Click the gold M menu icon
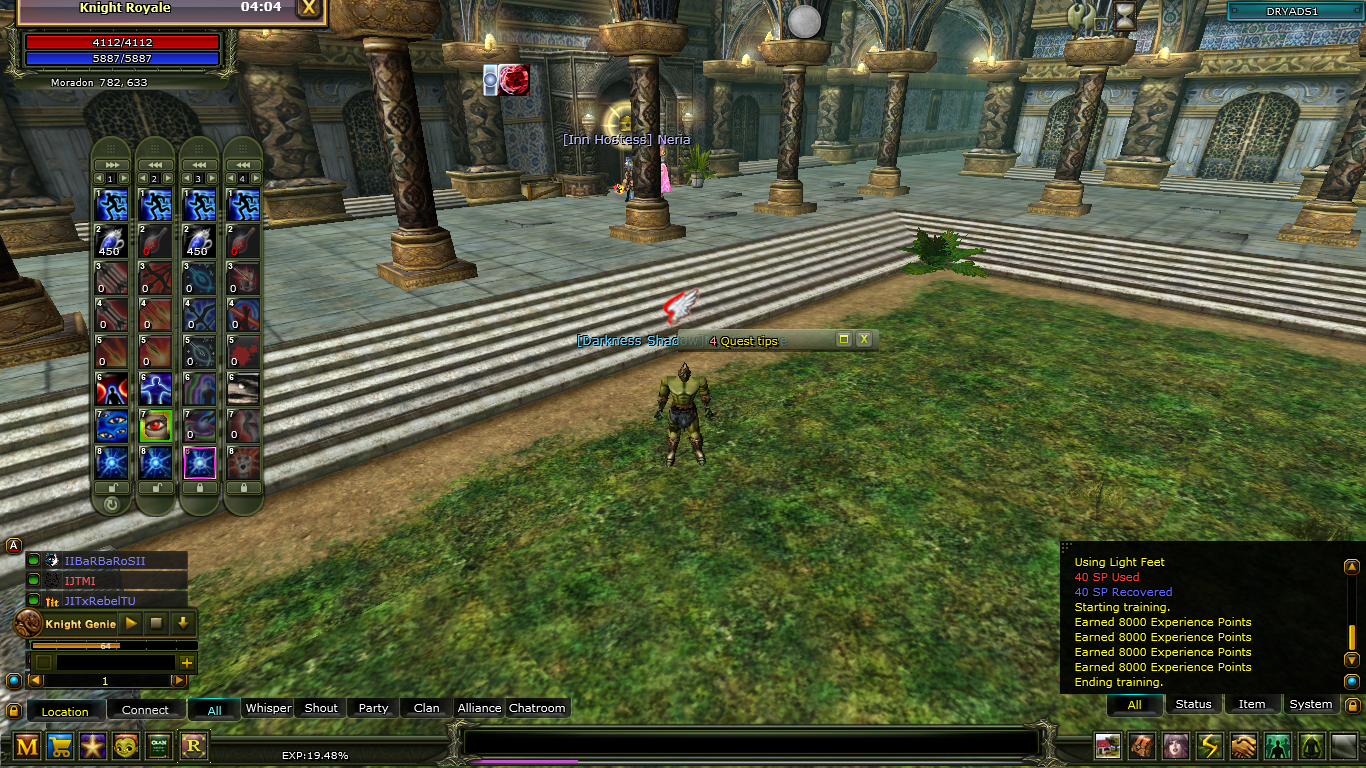Viewport: 1366px width, 768px height. [x=27, y=746]
